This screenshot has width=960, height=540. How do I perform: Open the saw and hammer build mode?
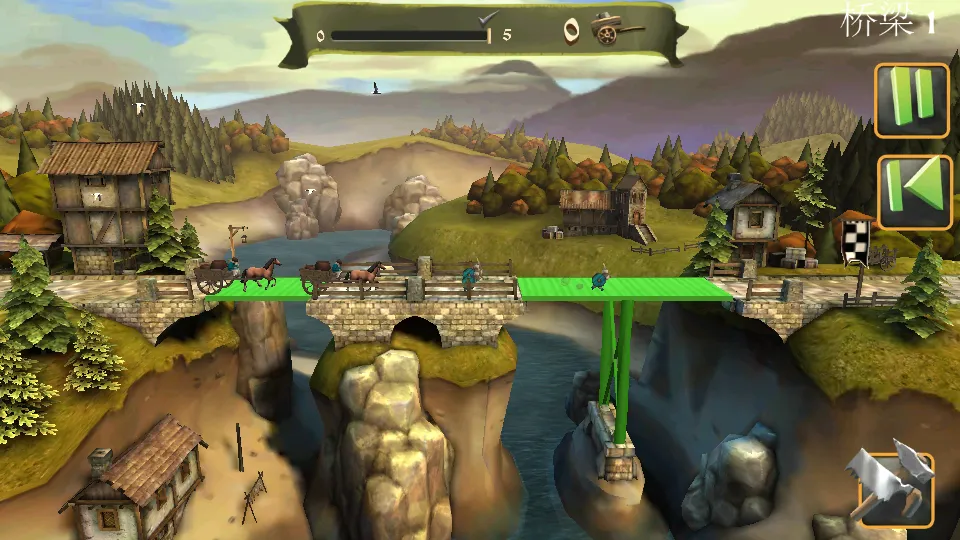[x=892, y=487]
